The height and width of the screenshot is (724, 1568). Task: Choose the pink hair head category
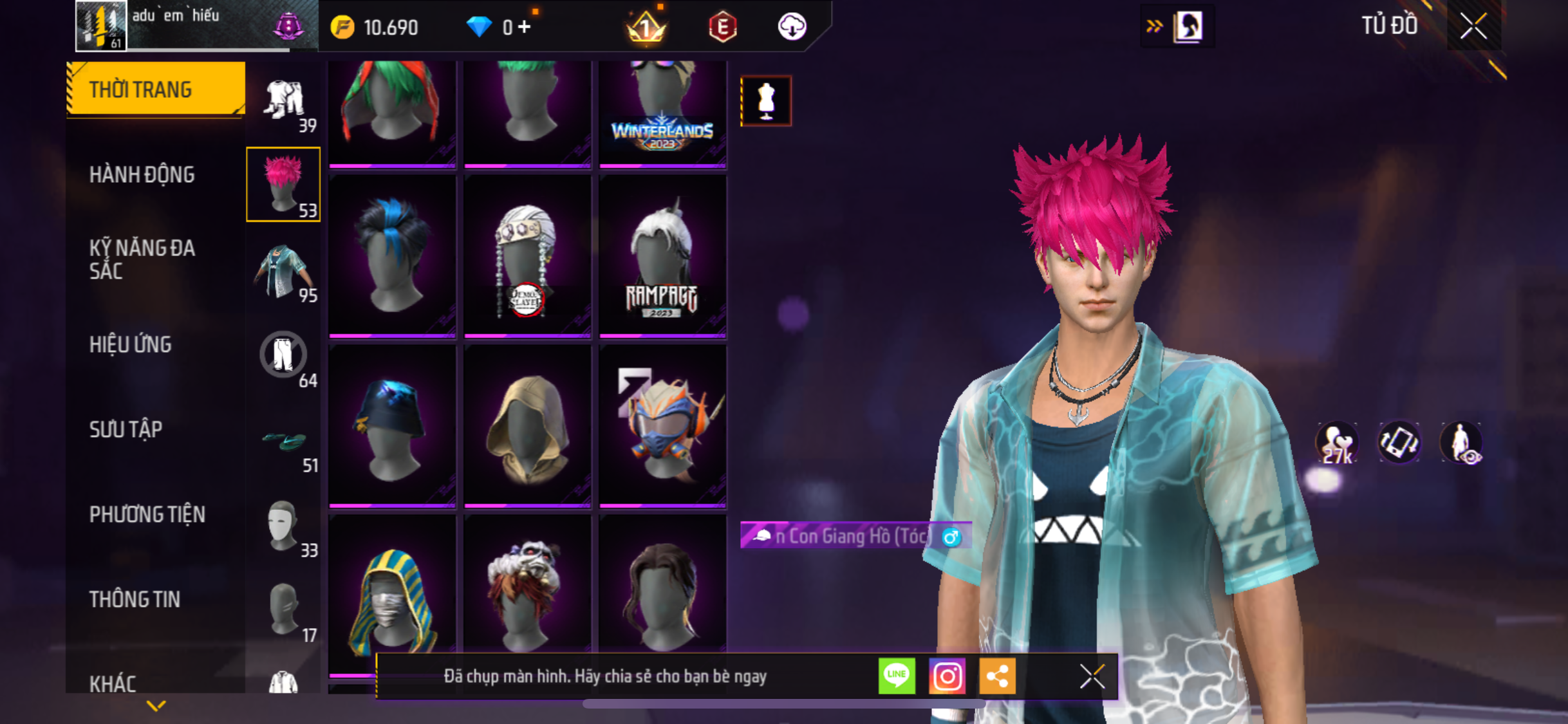(x=283, y=185)
